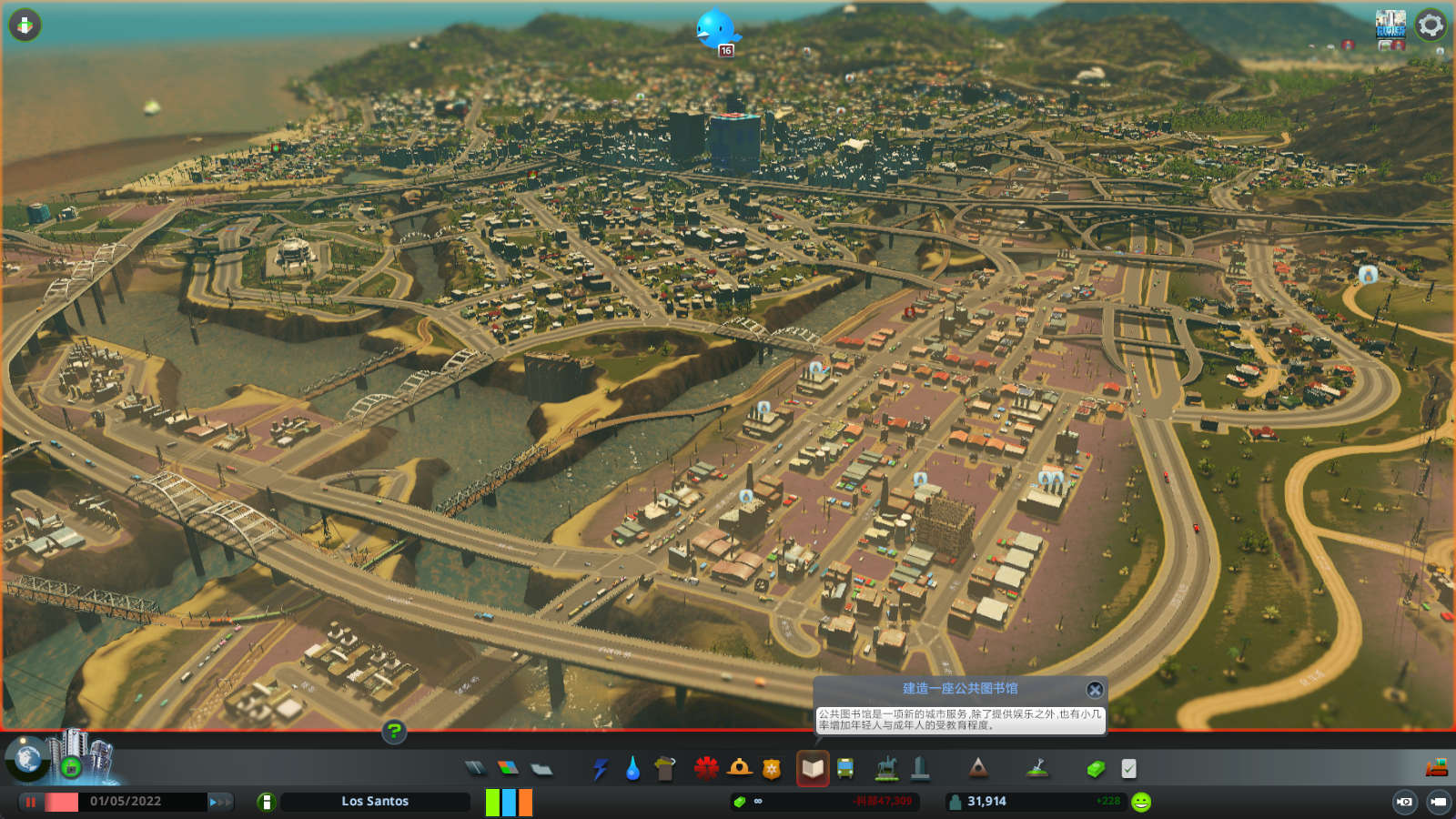The image size is (1456, 819).
Task: Click the blue Chirper bird icon
Action: click(x=715, y=29)
